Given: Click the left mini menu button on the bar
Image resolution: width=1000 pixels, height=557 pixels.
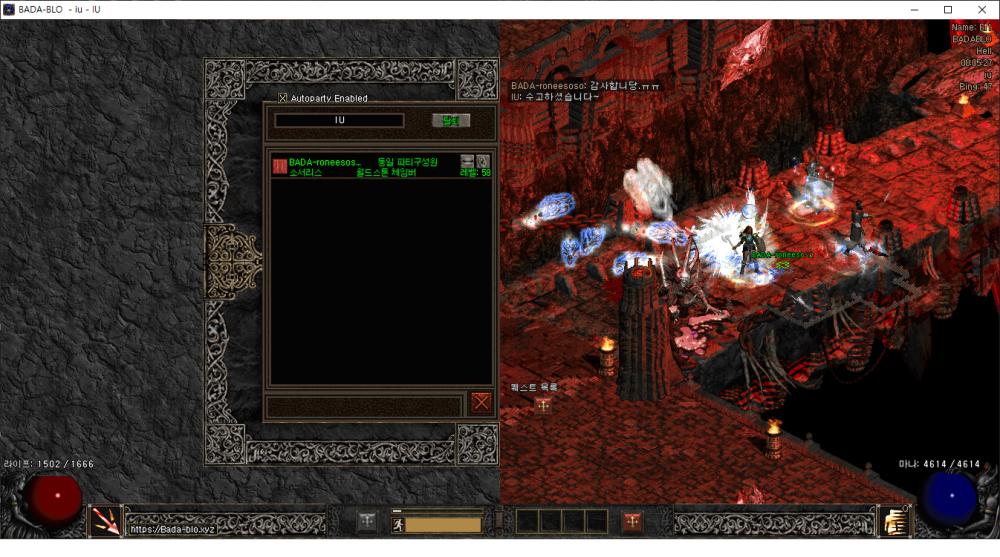Looking at the screenshot, I should [368, 521].
